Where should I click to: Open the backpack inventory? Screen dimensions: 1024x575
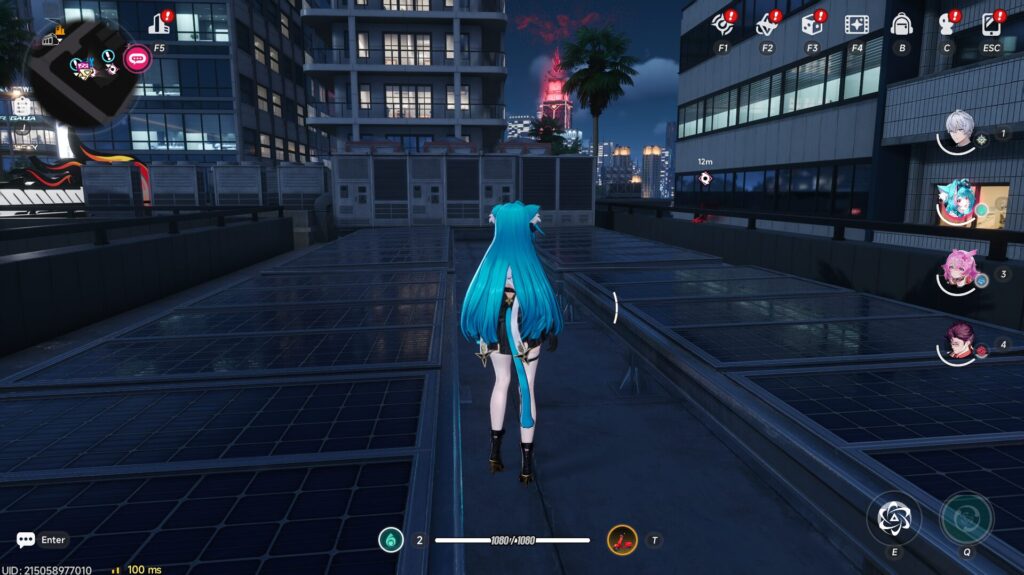(x=901, y=24)
